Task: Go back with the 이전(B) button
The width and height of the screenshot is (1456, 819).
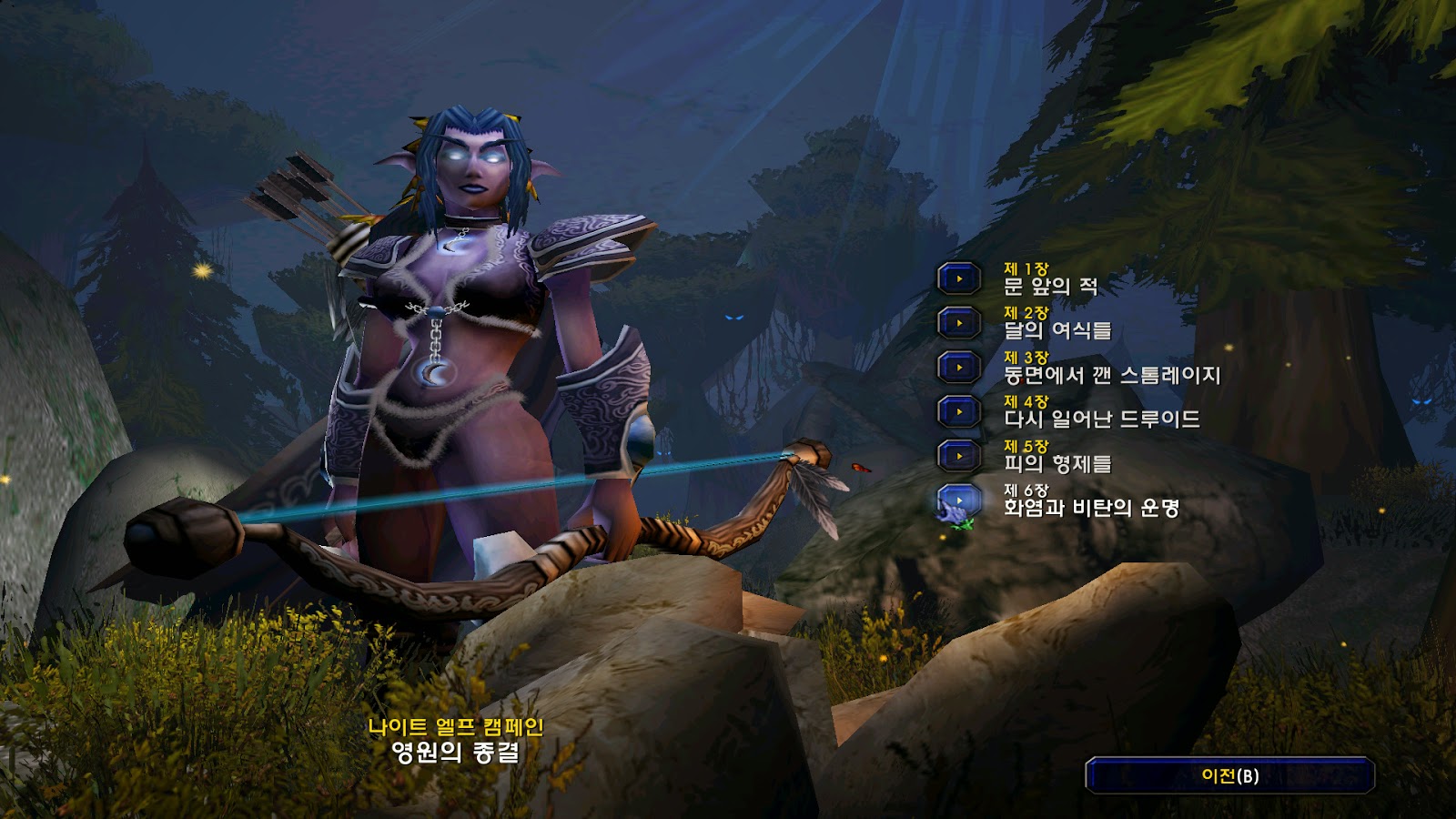Action: pyautogui.click(x=1229, y=776)
